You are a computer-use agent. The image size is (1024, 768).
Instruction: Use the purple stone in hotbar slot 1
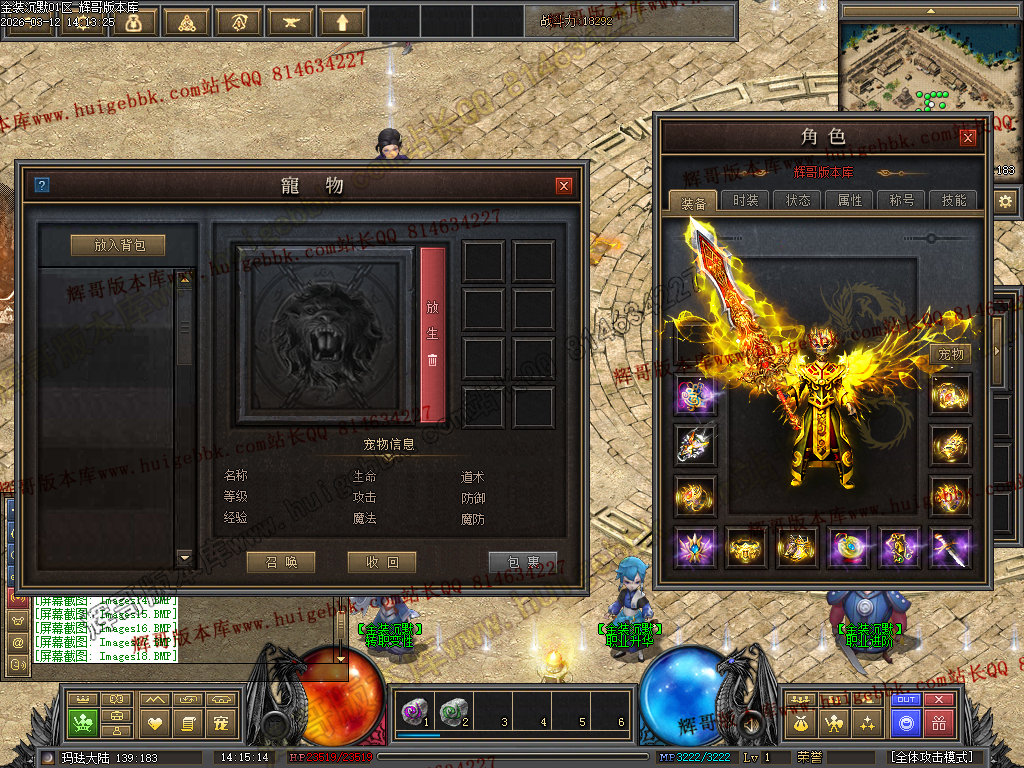click(x=414, y=711)
